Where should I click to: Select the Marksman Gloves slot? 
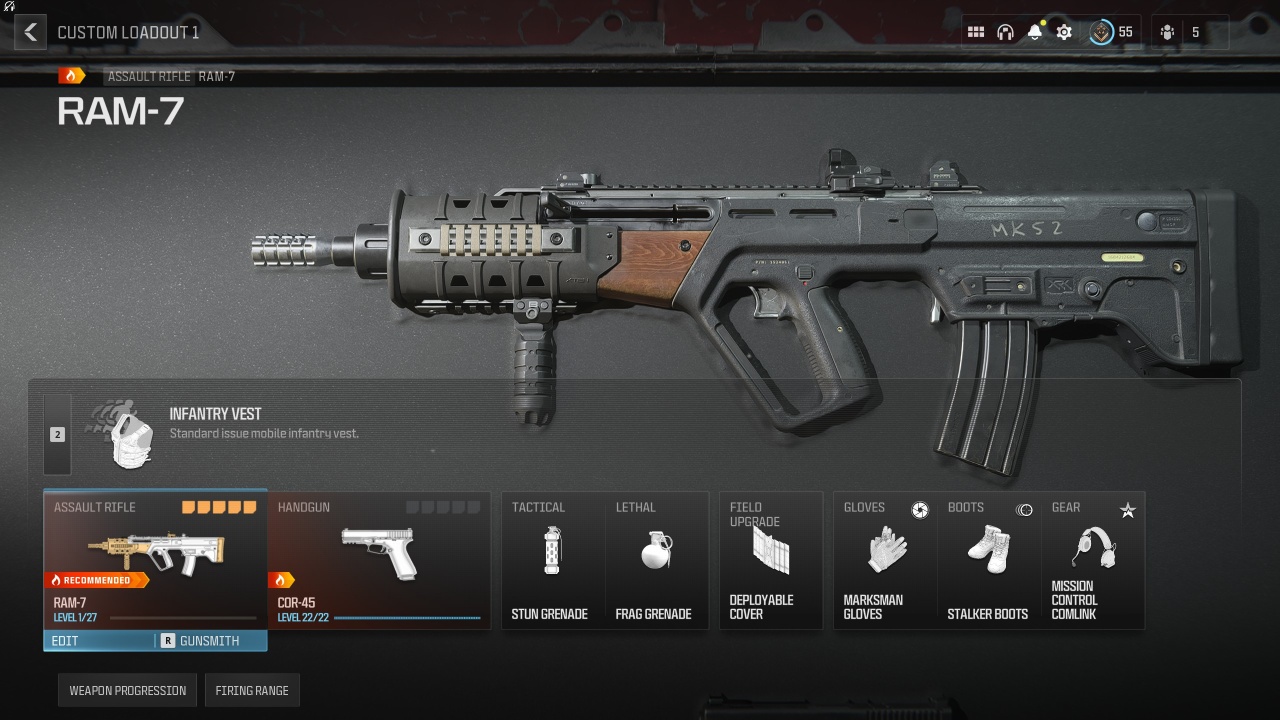coord(885,560)
